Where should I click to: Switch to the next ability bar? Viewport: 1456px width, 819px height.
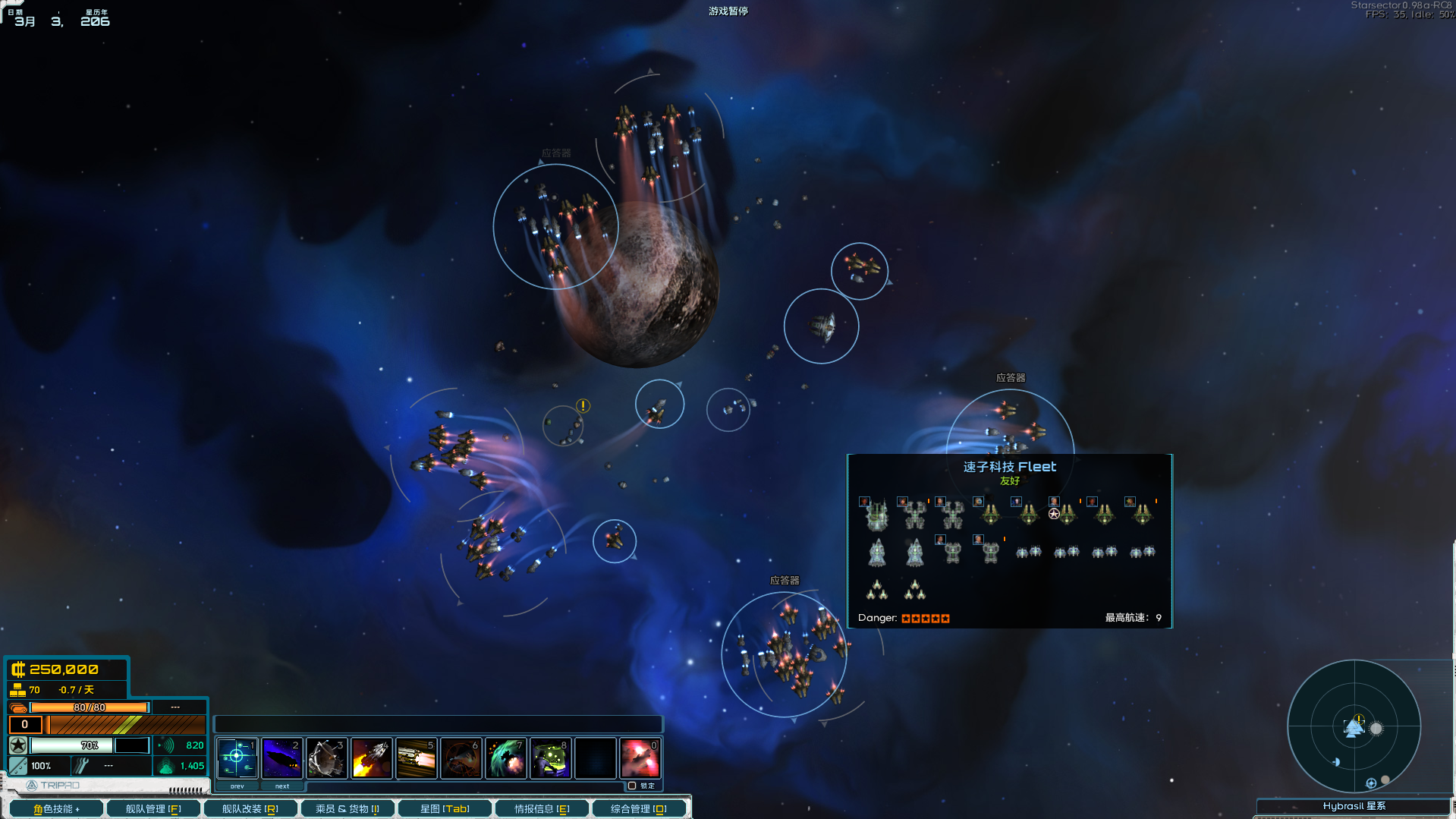[282, 786]
